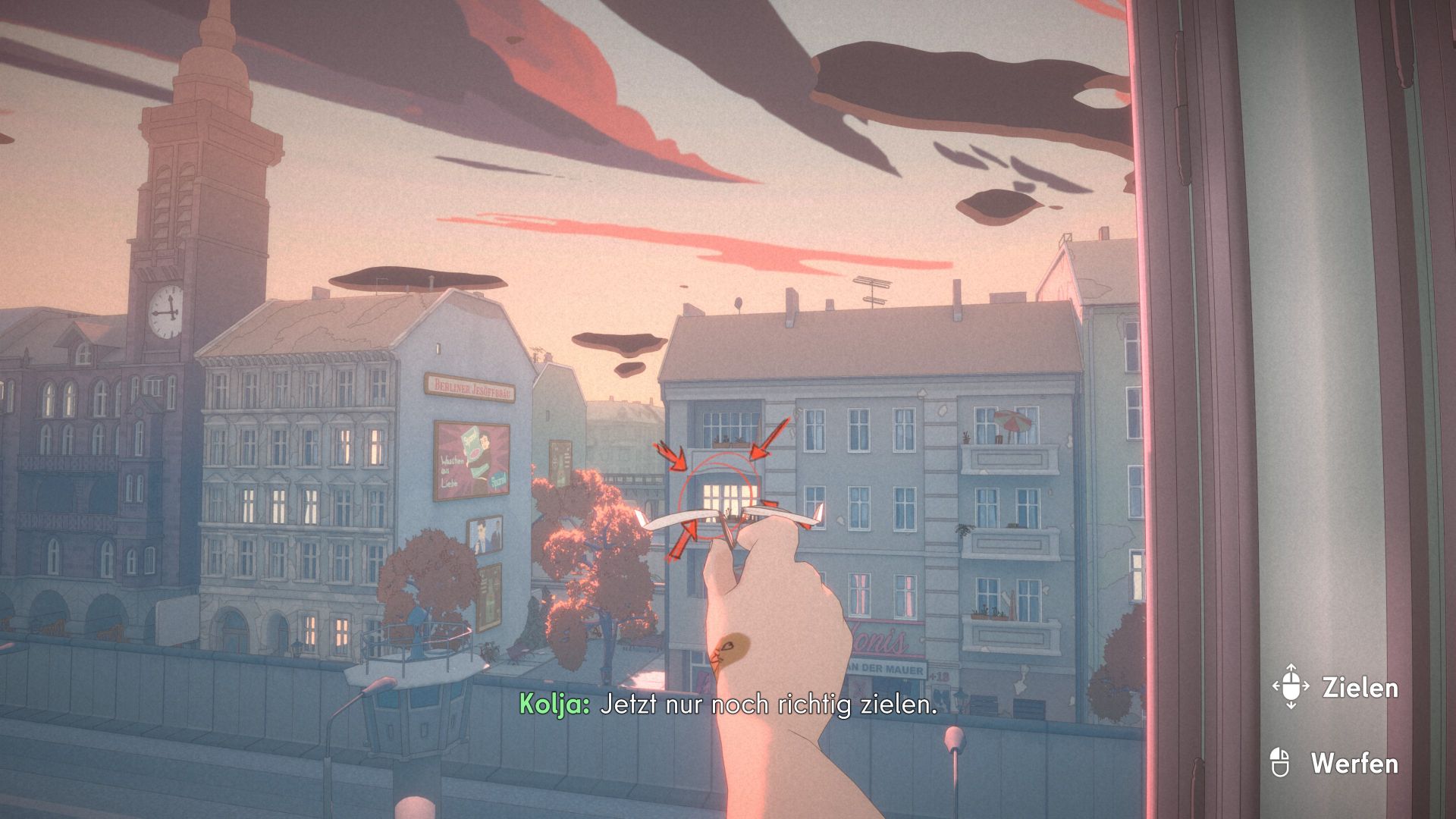Click the red target circle marked by arrows
Screen dimensions: 1456x819
pos(718,497)
